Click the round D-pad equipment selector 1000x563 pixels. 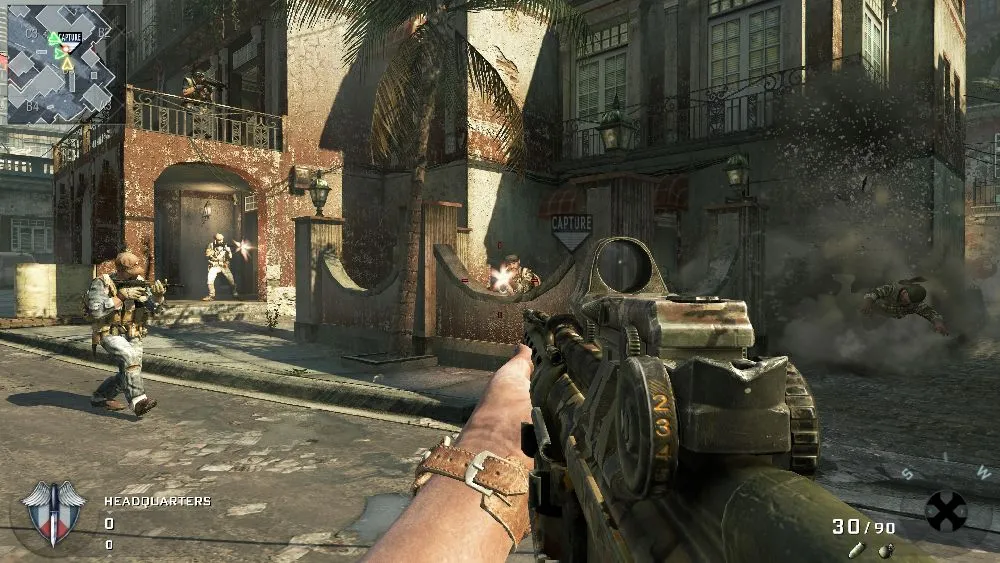click(945, 511)
